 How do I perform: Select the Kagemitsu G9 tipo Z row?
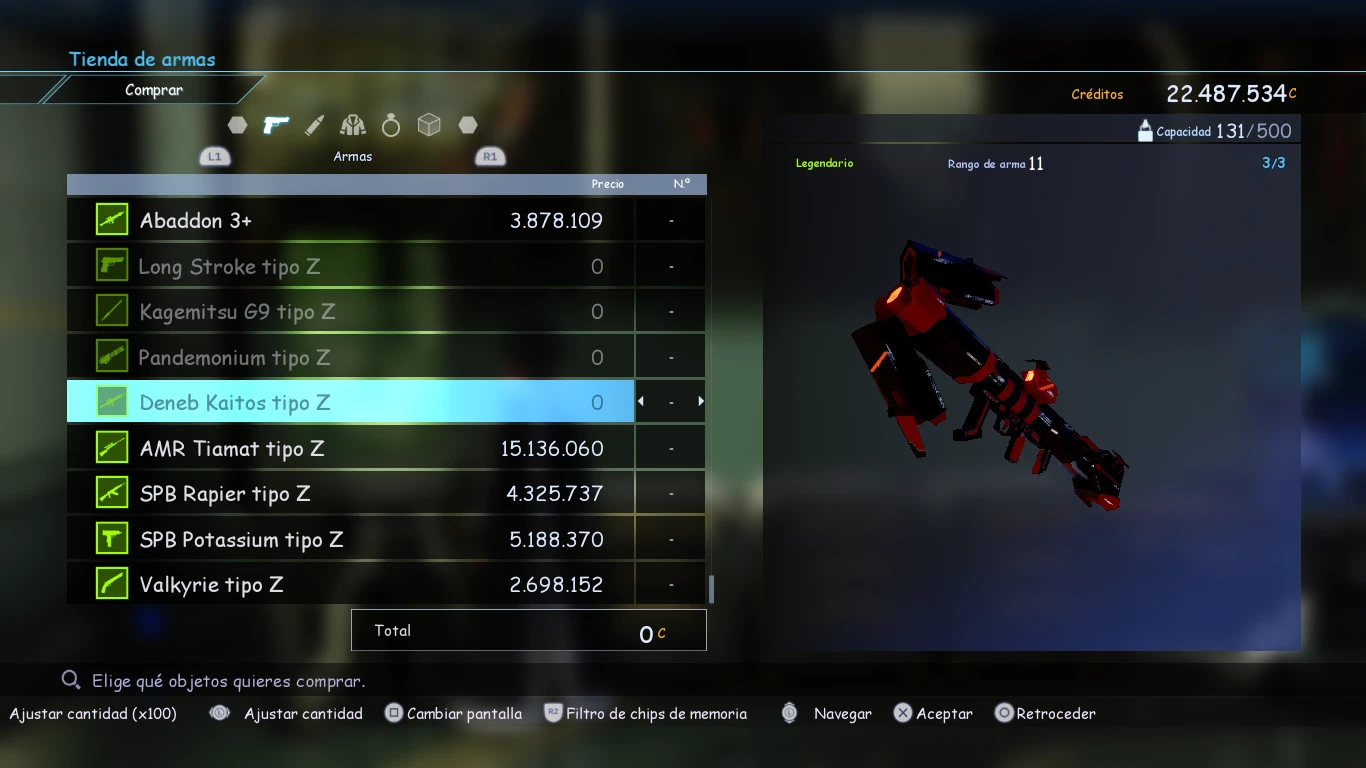click(x=350, y=312)
